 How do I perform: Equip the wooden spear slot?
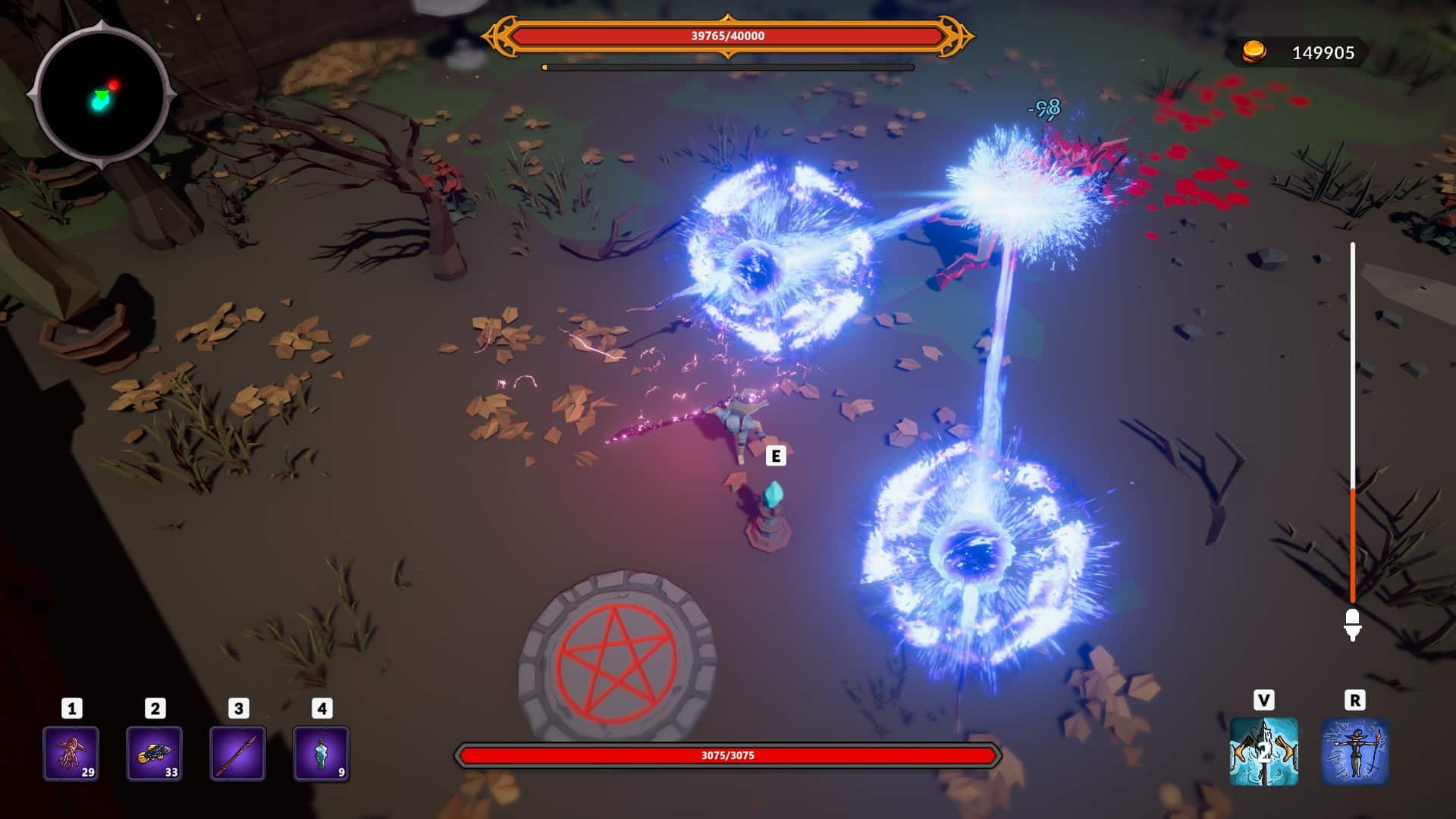coord(238,753)
